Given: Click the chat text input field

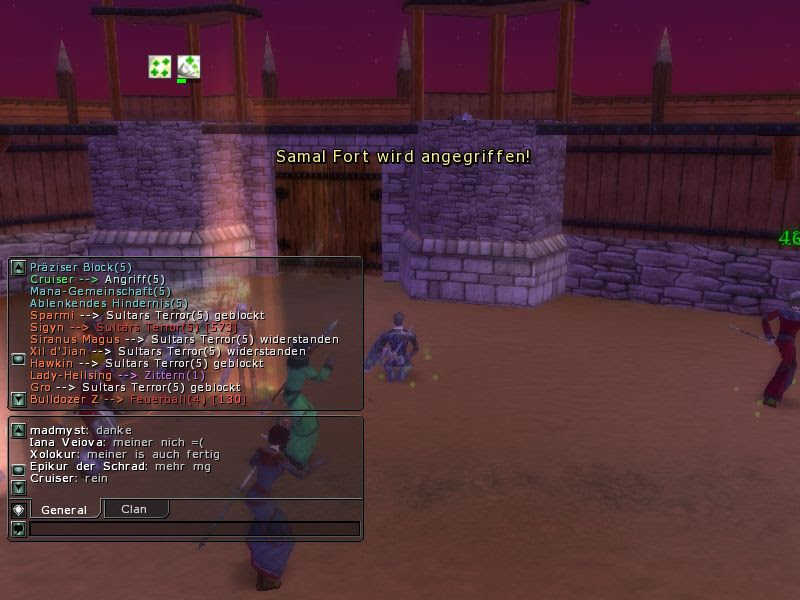Looking at the screenshot, I should pos(194,529).
